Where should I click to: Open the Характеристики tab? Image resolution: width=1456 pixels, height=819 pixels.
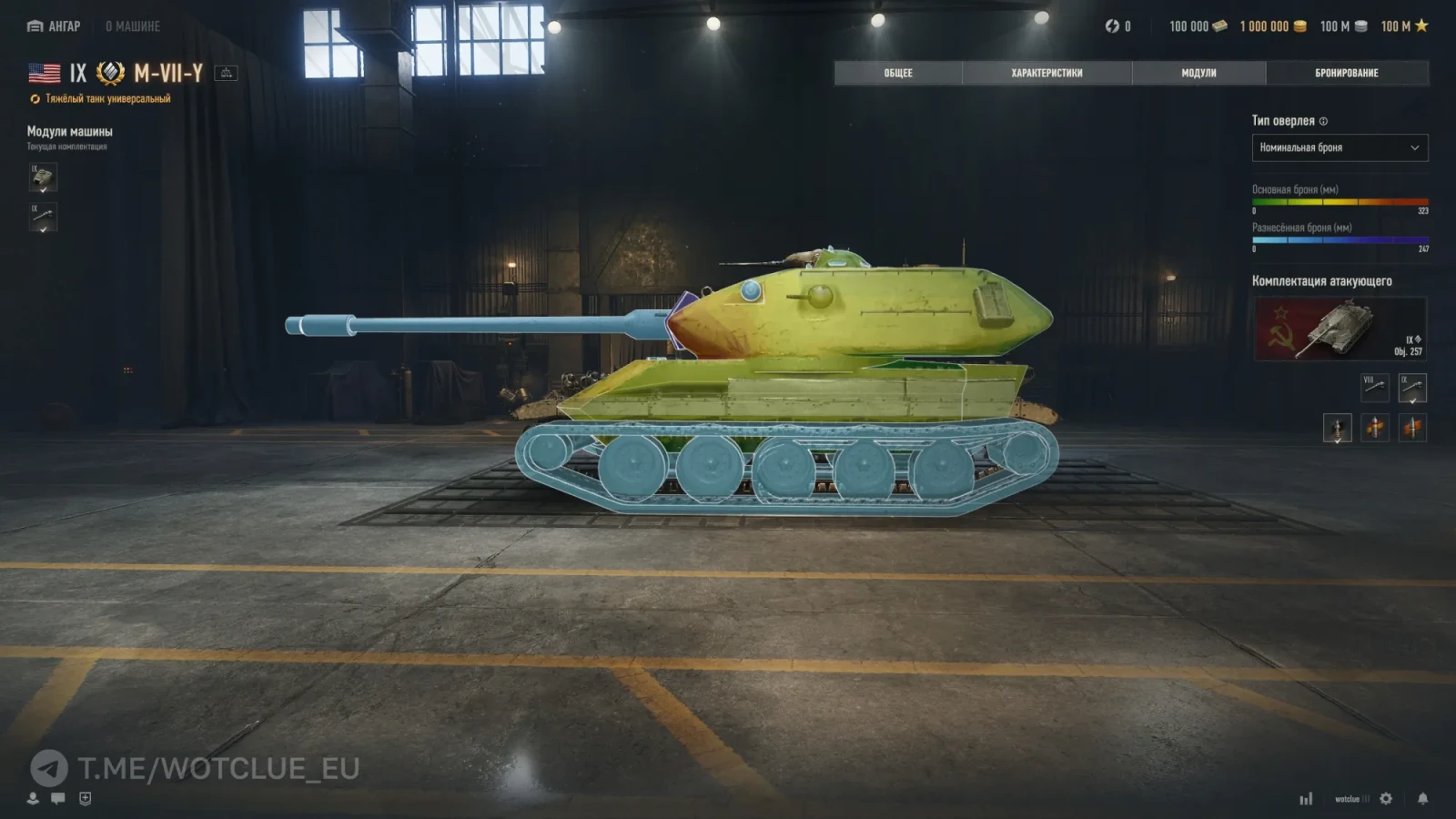coord(1046,73)
